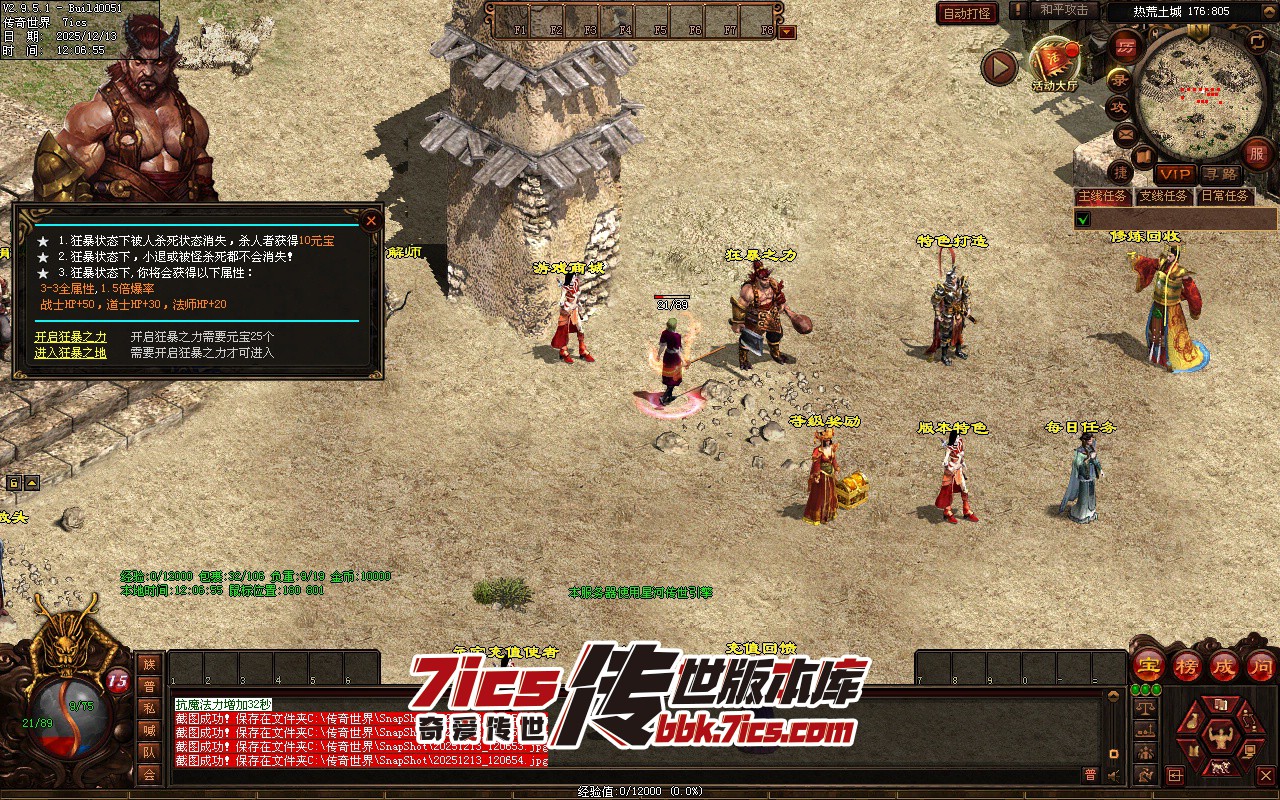Switch to the 主线任务 quest tab

(x=1102, y=196)
